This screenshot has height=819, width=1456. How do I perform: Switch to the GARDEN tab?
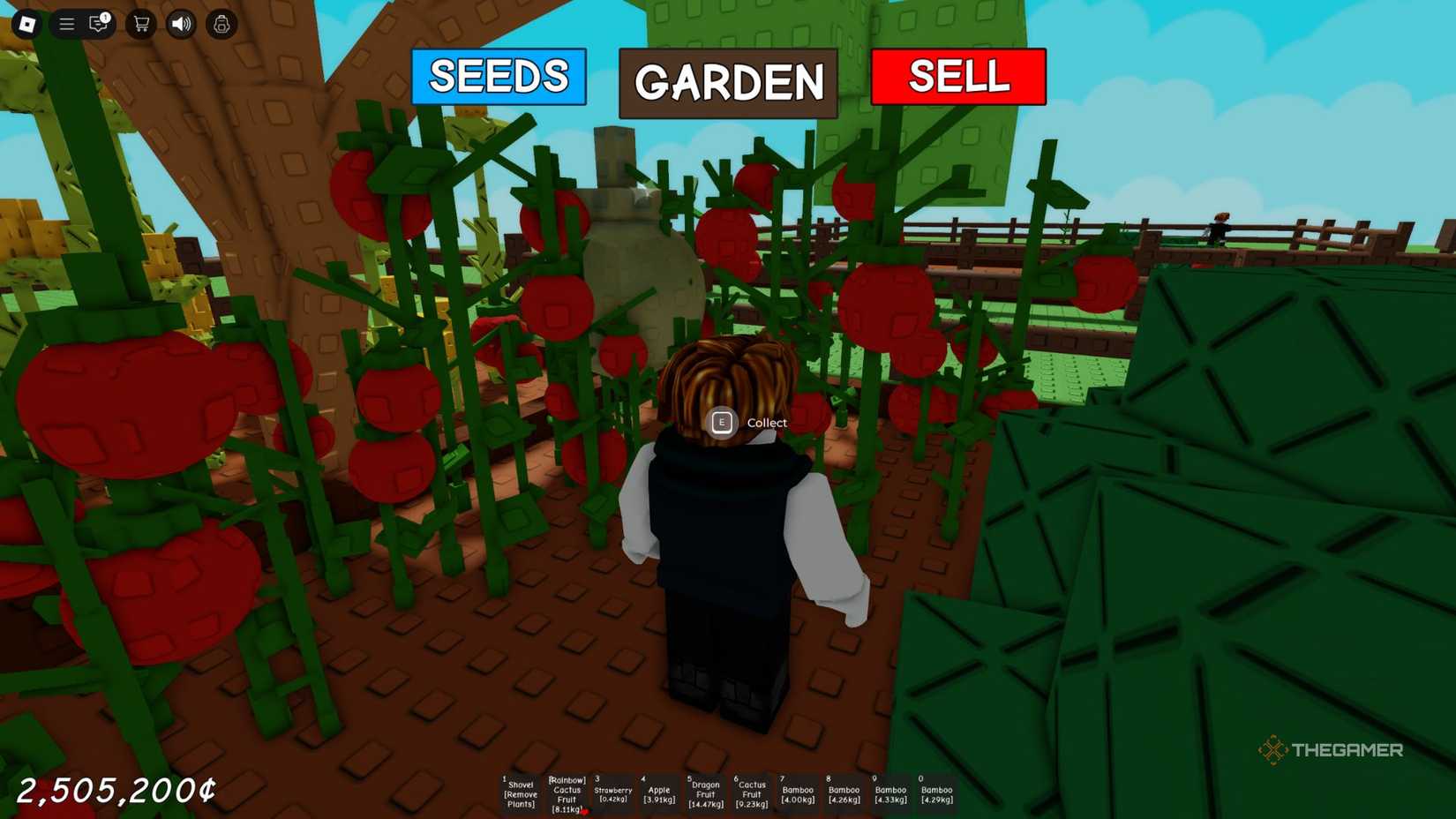point(727,82)
